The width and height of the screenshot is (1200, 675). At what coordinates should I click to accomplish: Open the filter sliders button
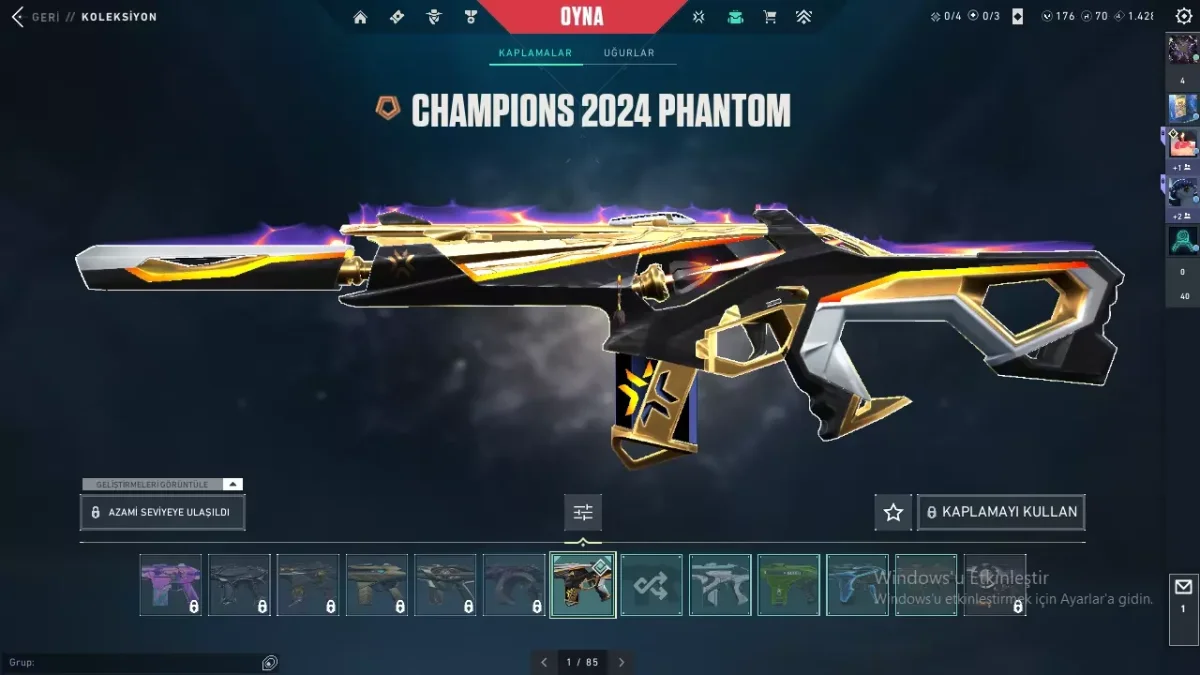[583, 512]
